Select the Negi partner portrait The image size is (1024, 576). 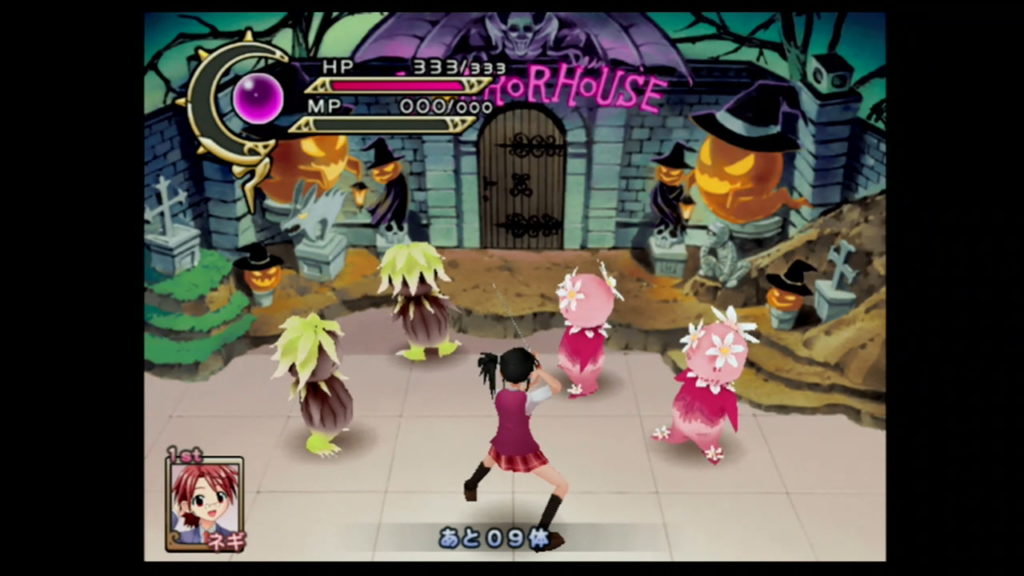(204, 502)
